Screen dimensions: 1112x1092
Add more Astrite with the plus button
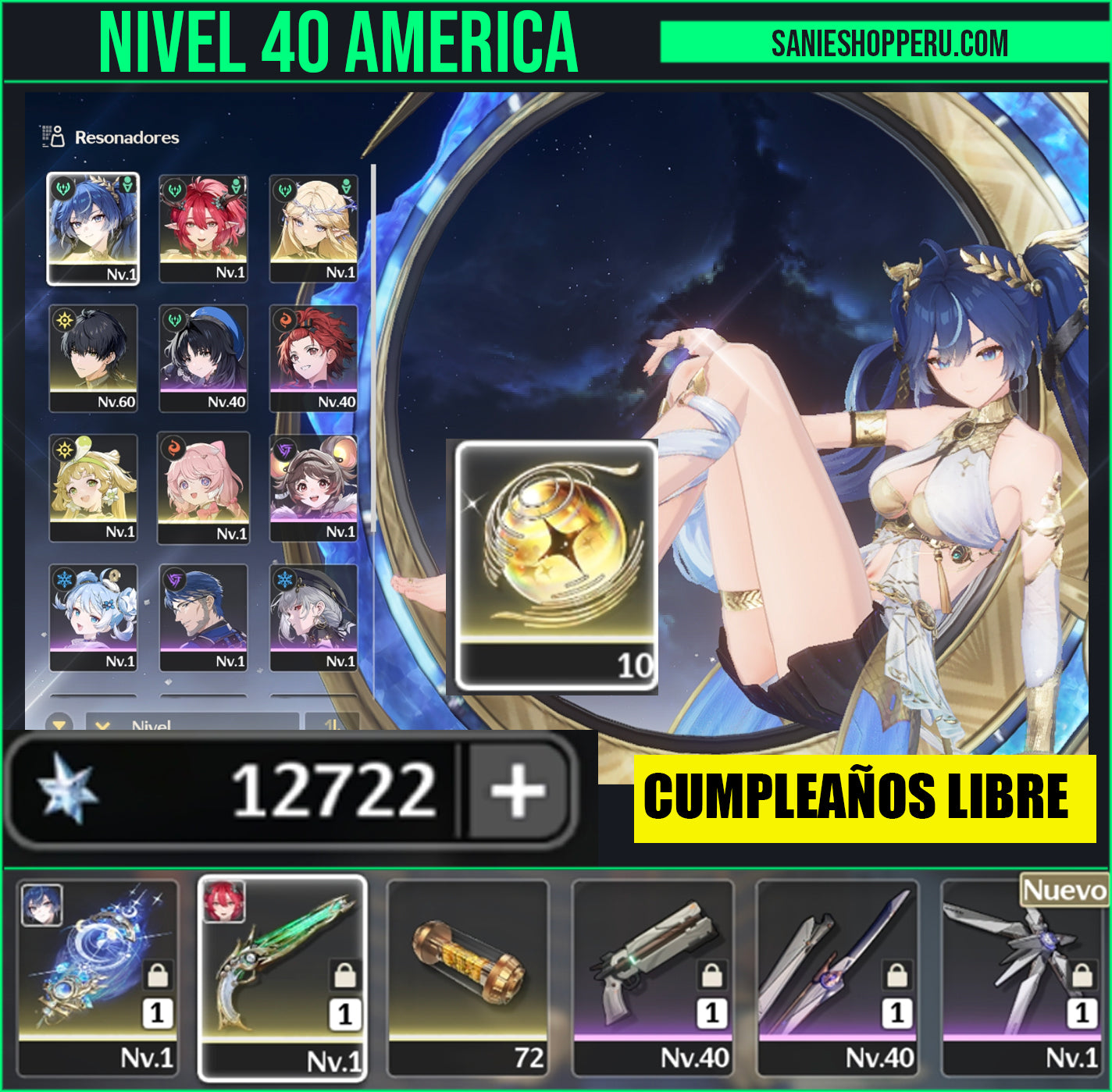click(517, 791)
